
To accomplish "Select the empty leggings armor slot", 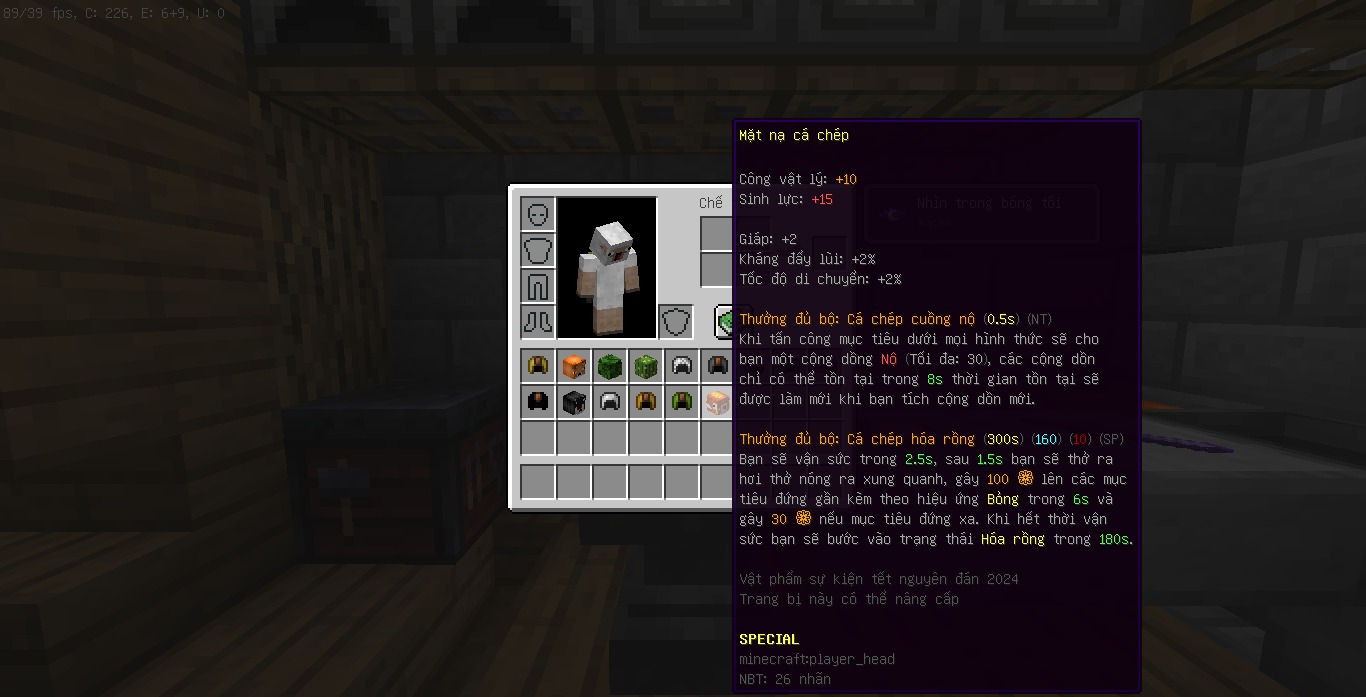I will [538, 286].
